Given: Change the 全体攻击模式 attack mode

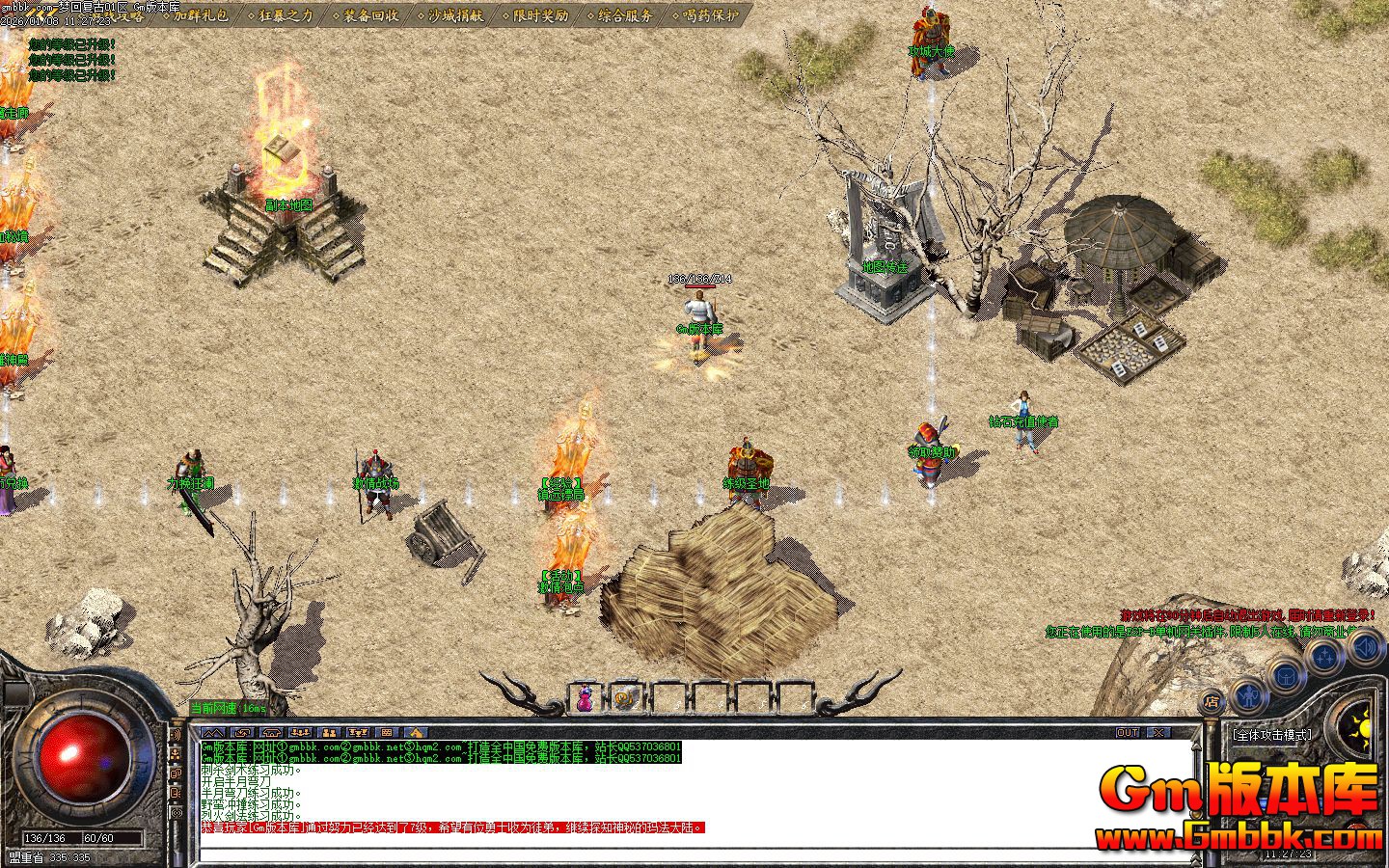Looking at the screenshot, I should 1272,735.
